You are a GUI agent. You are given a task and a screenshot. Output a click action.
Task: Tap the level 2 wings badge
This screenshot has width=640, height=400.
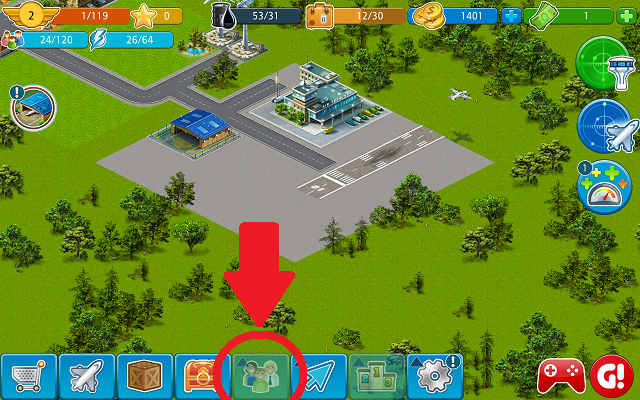(30, 16)
